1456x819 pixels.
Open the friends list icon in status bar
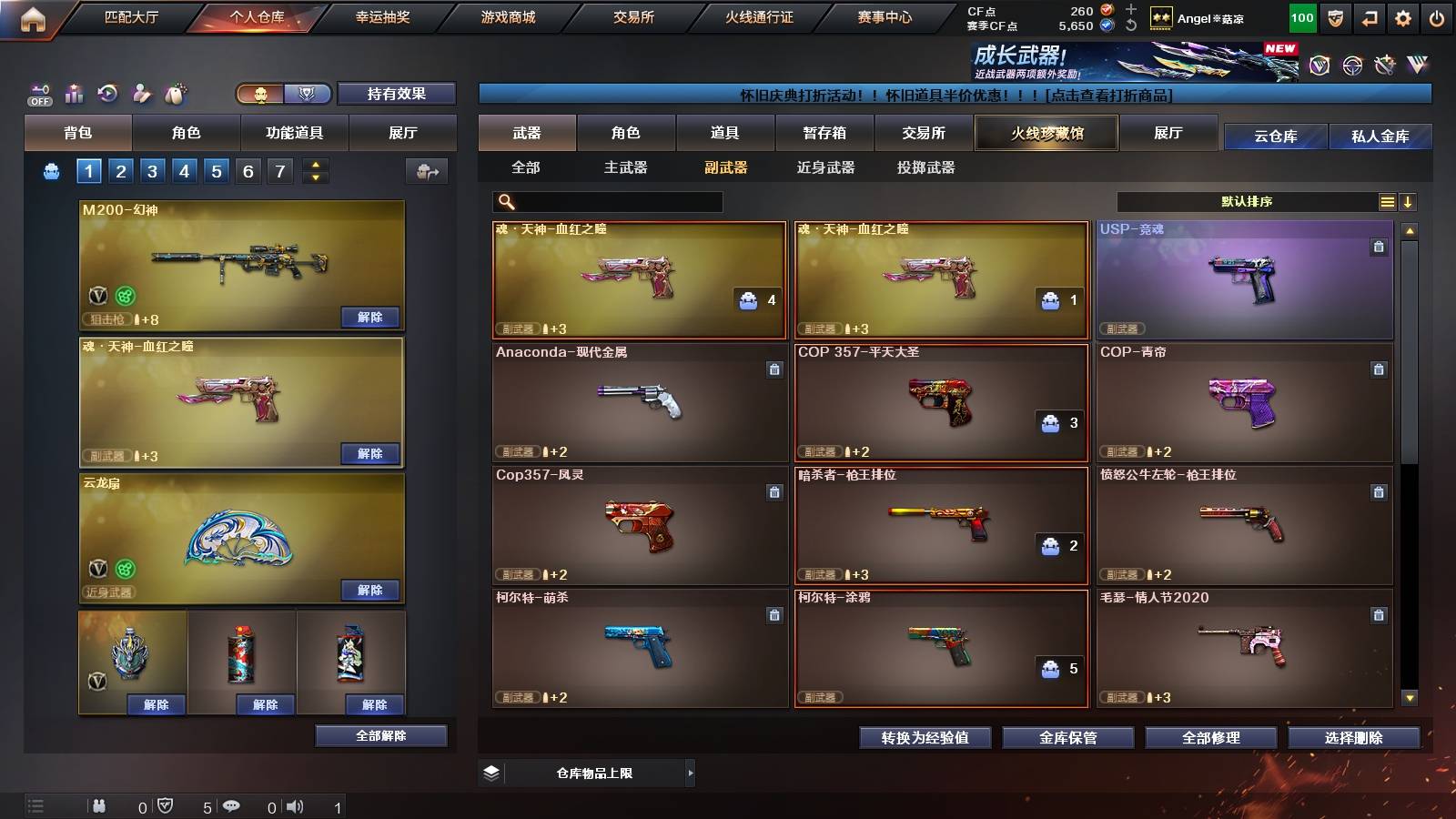click(100, 804)
